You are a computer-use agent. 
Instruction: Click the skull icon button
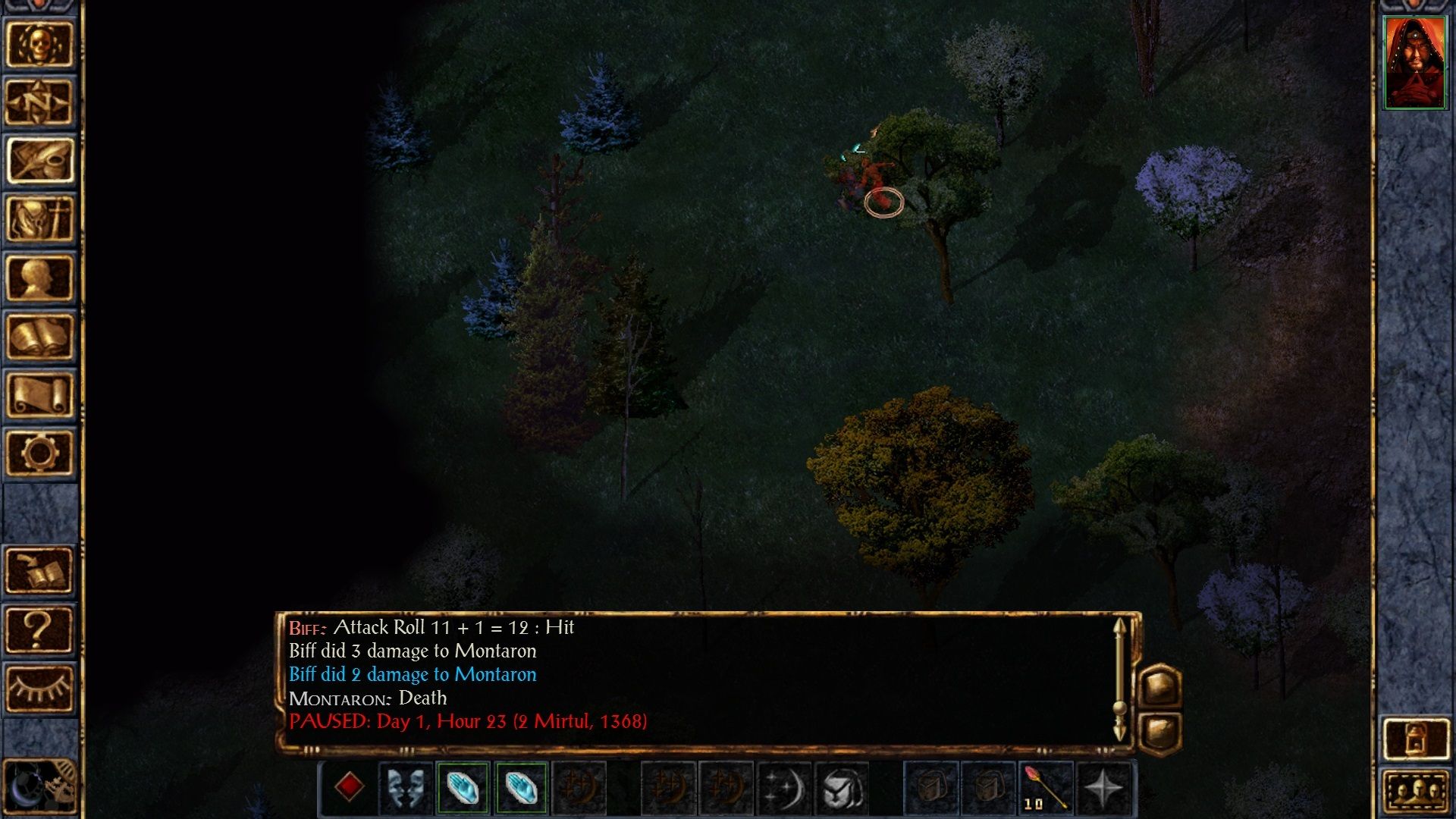click(39, 44)
